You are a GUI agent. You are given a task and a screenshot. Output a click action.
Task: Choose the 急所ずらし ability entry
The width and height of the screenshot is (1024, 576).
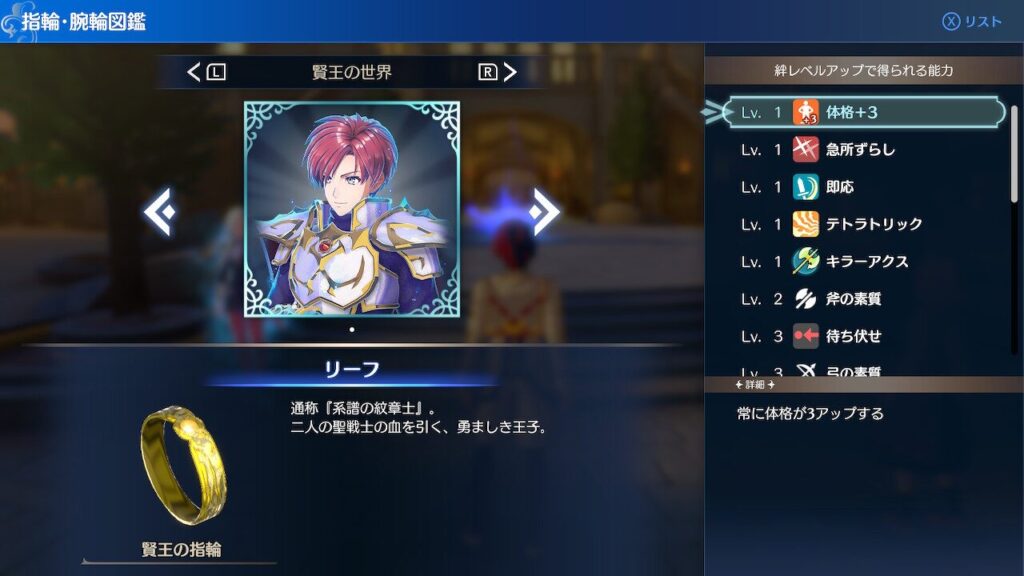point(864,150)
